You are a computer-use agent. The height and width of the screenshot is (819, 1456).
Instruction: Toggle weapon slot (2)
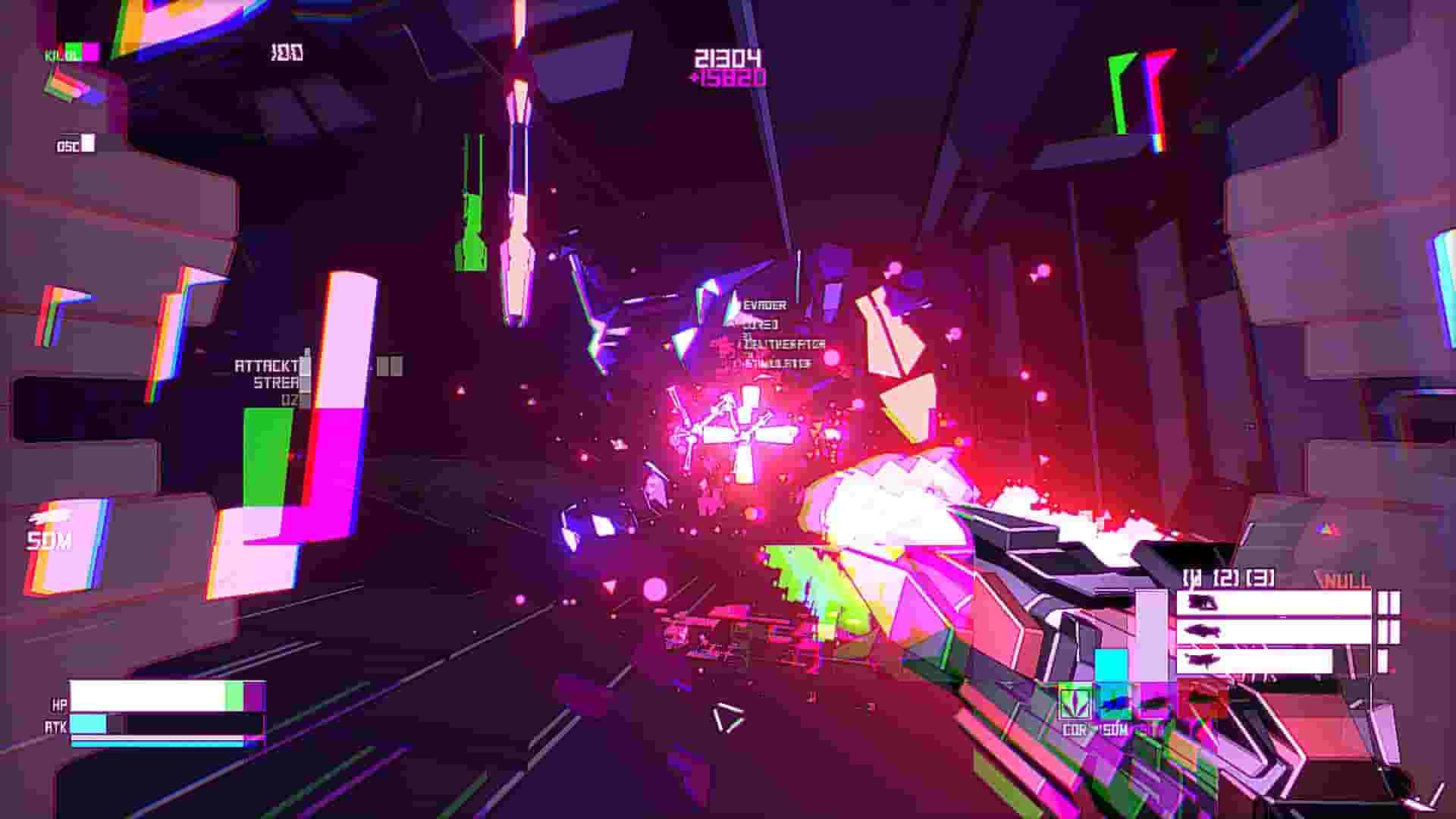[x=1225, y=577]
